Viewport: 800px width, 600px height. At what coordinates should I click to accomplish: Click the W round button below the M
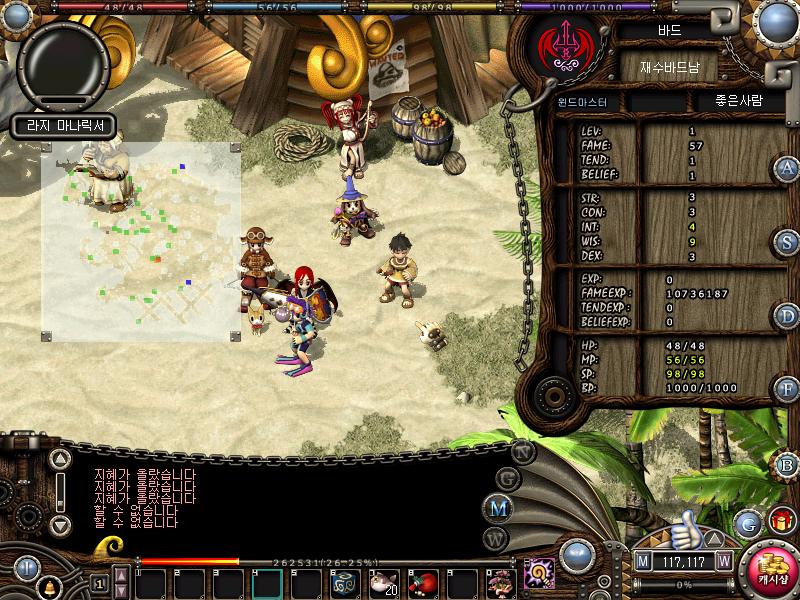coord(497,539)
